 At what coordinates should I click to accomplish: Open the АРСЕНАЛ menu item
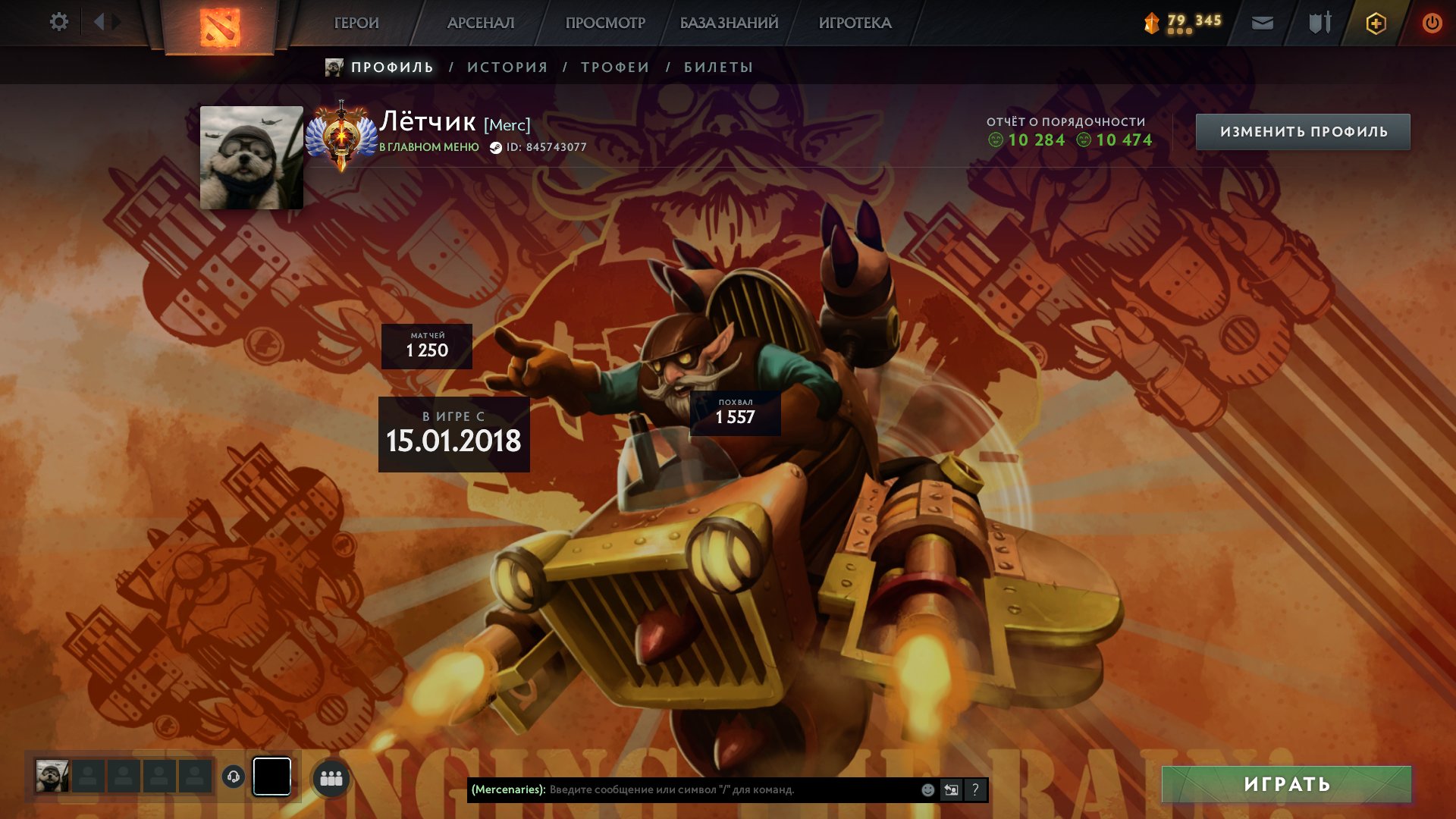[480, 23]
